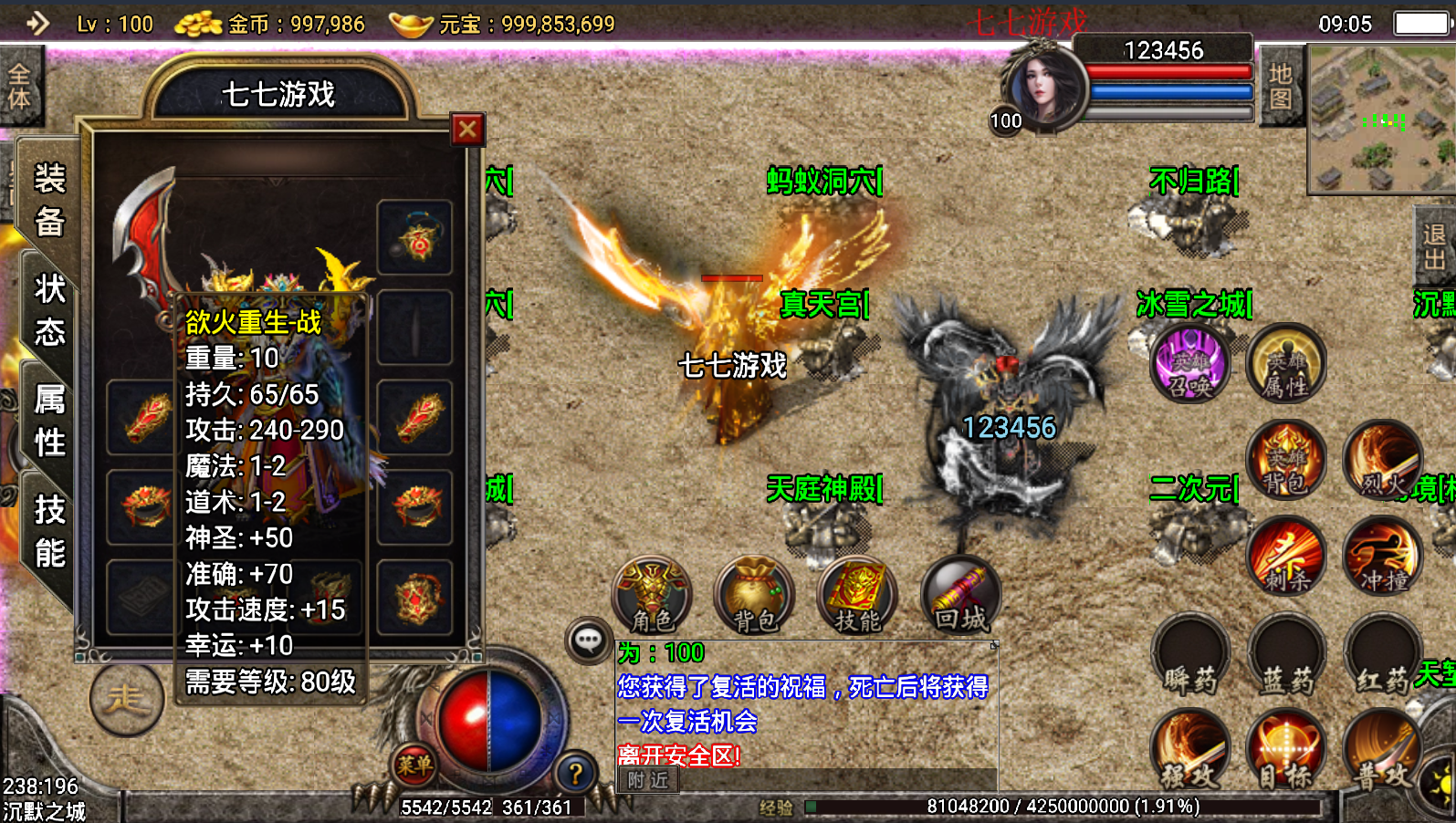Toggle the 走 walk mode button

[x=126, y=700]
